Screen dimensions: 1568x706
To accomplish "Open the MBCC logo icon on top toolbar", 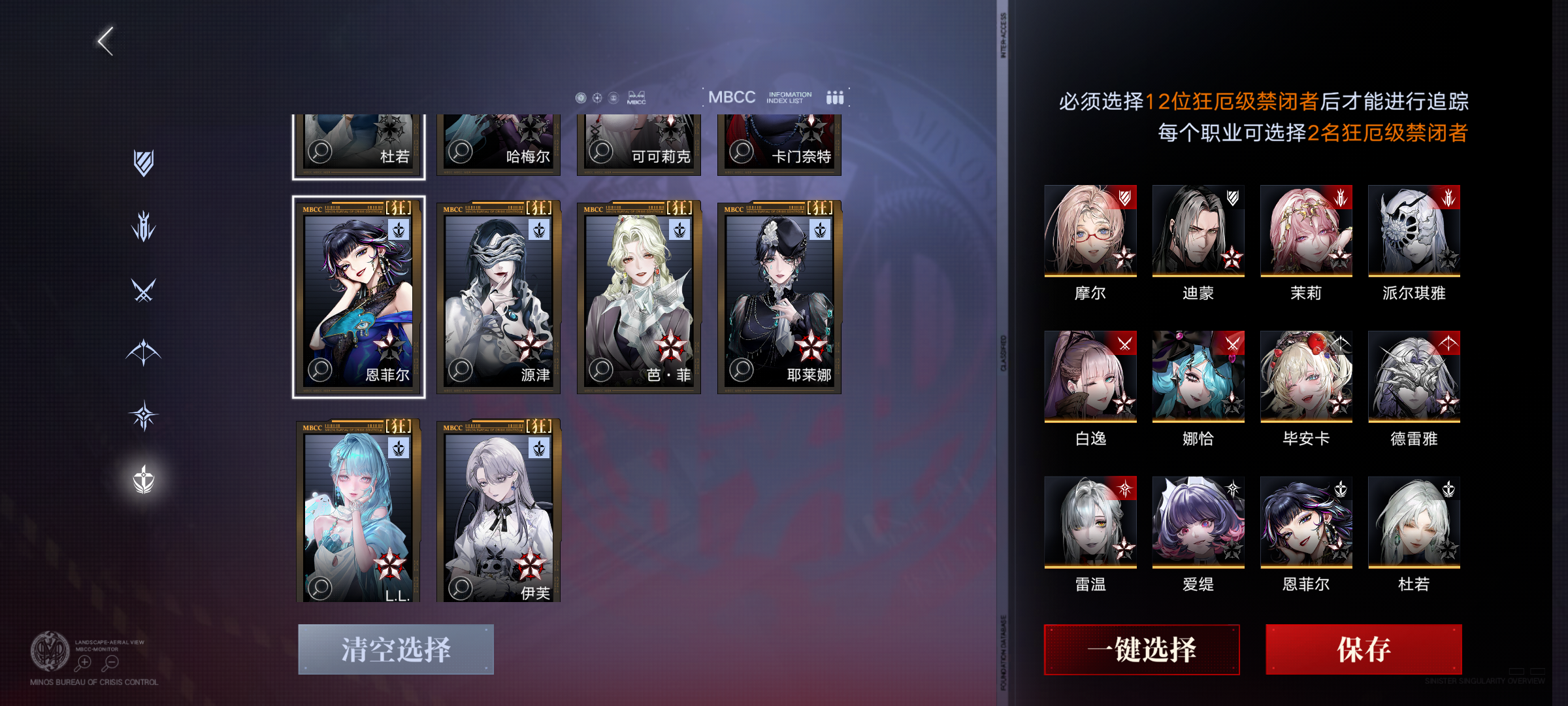I will [x=636, y=98].
